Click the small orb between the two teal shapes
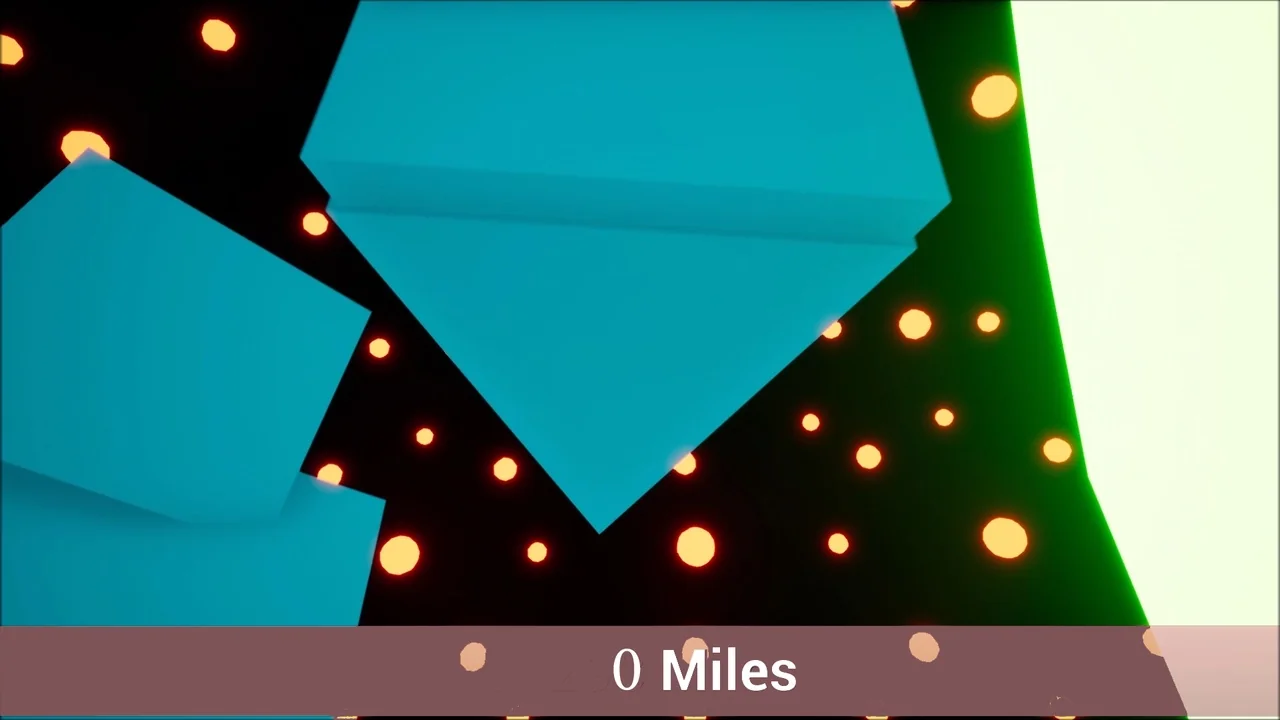The width and height of the screenshot is (1280, 720). coord(380,347)
